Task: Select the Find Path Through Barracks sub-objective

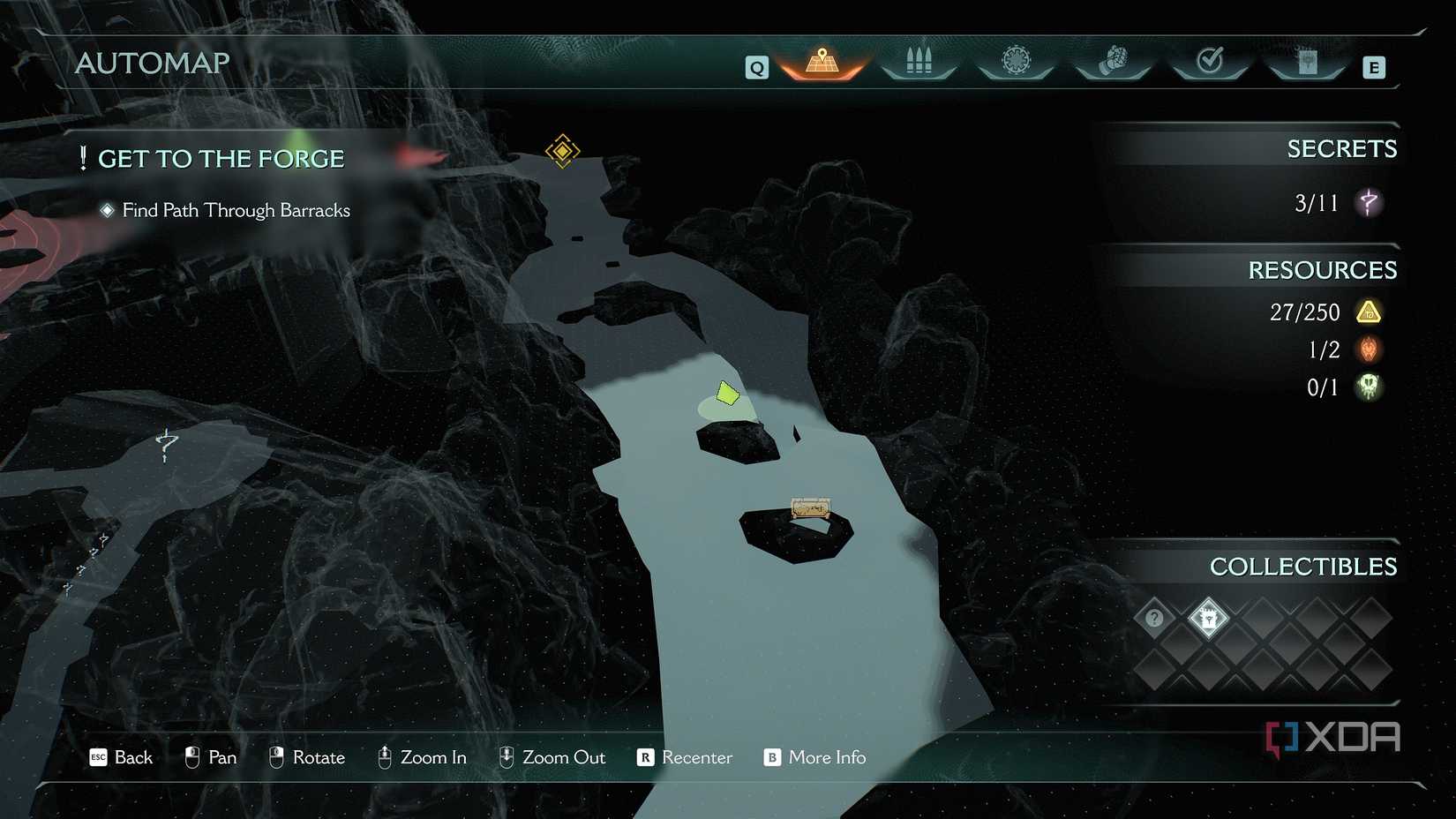Action: 236,210
